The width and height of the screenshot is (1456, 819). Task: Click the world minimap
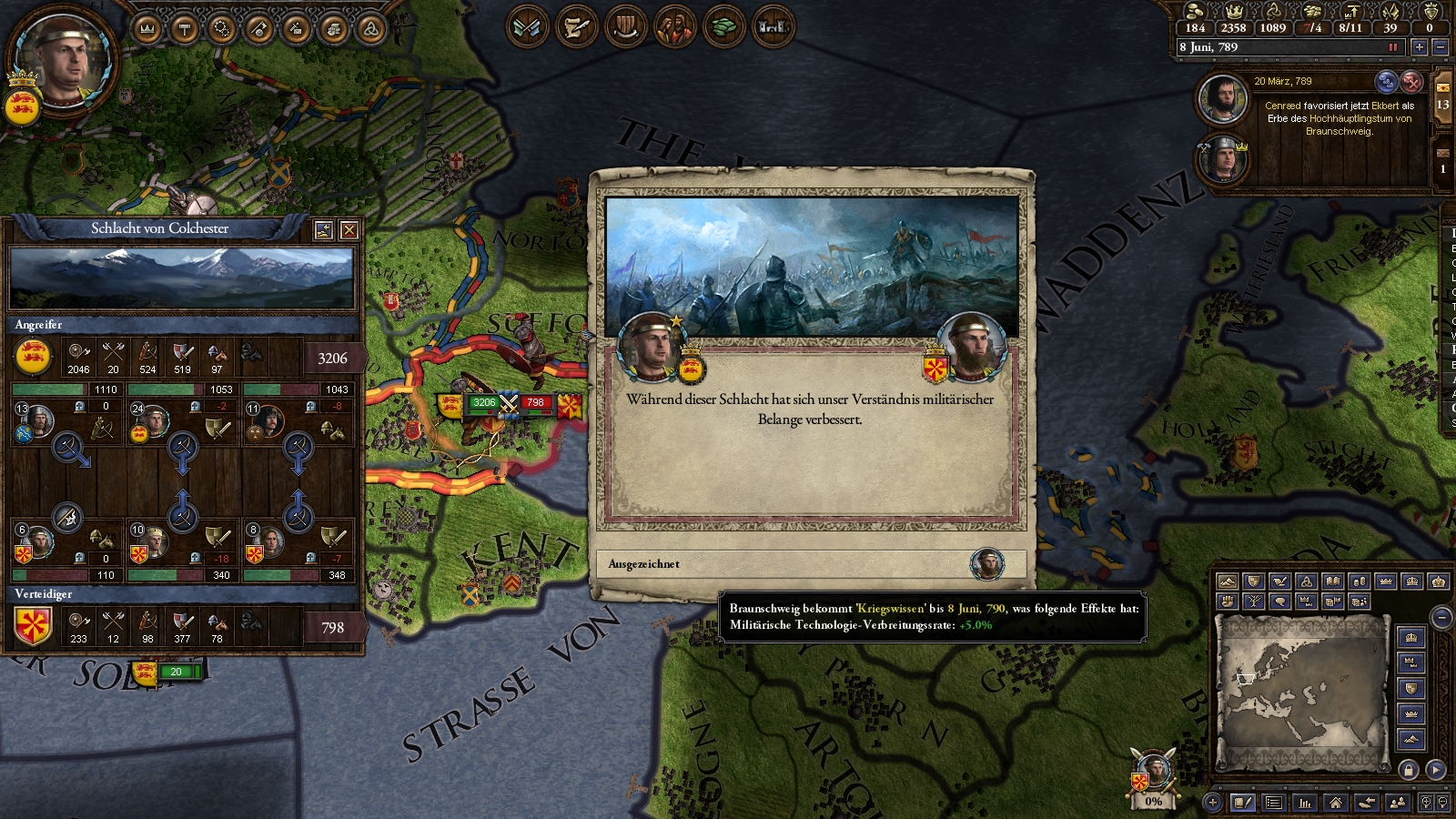click(1302, 690)
